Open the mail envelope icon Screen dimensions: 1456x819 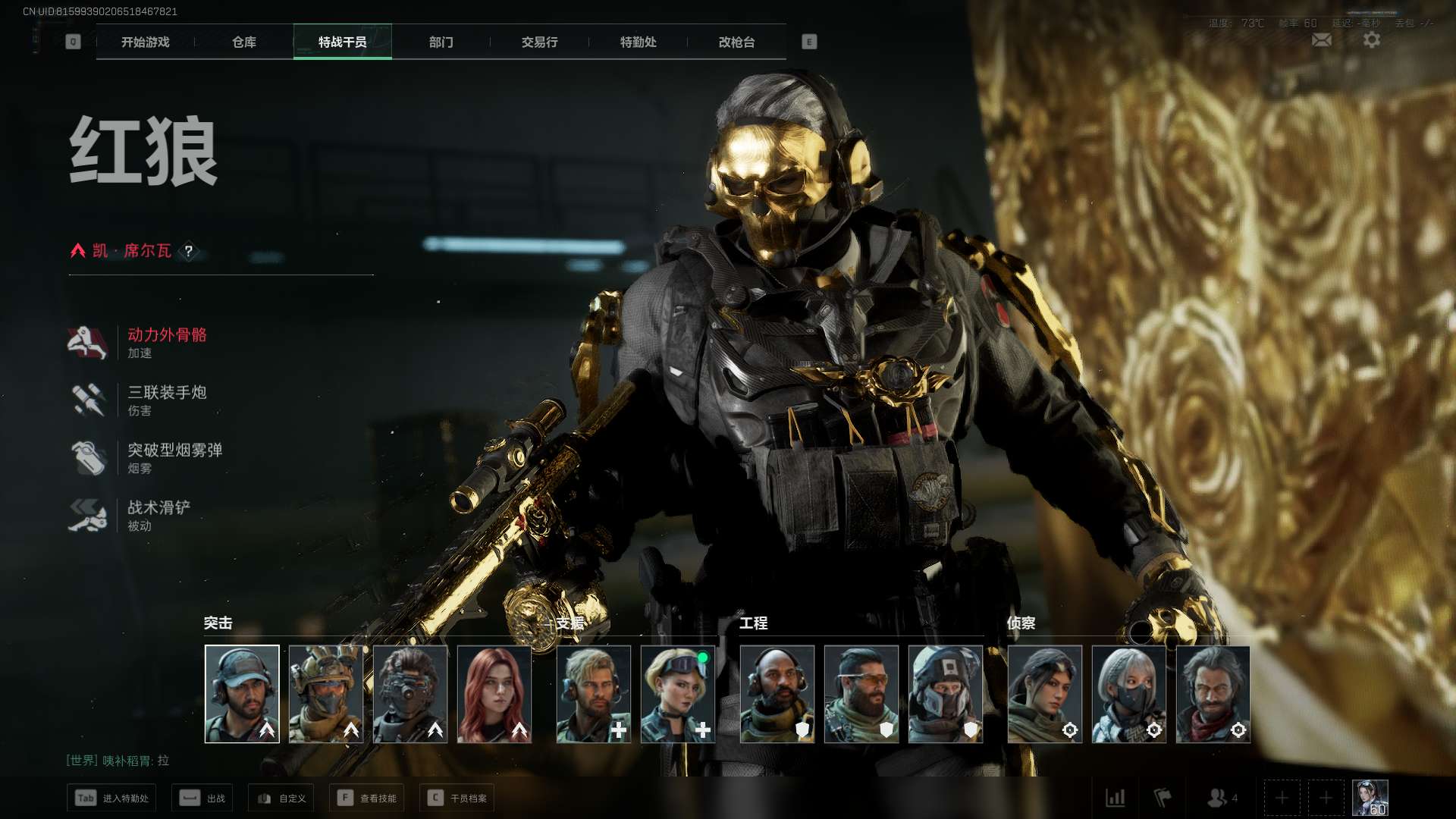coord(1321,40)
